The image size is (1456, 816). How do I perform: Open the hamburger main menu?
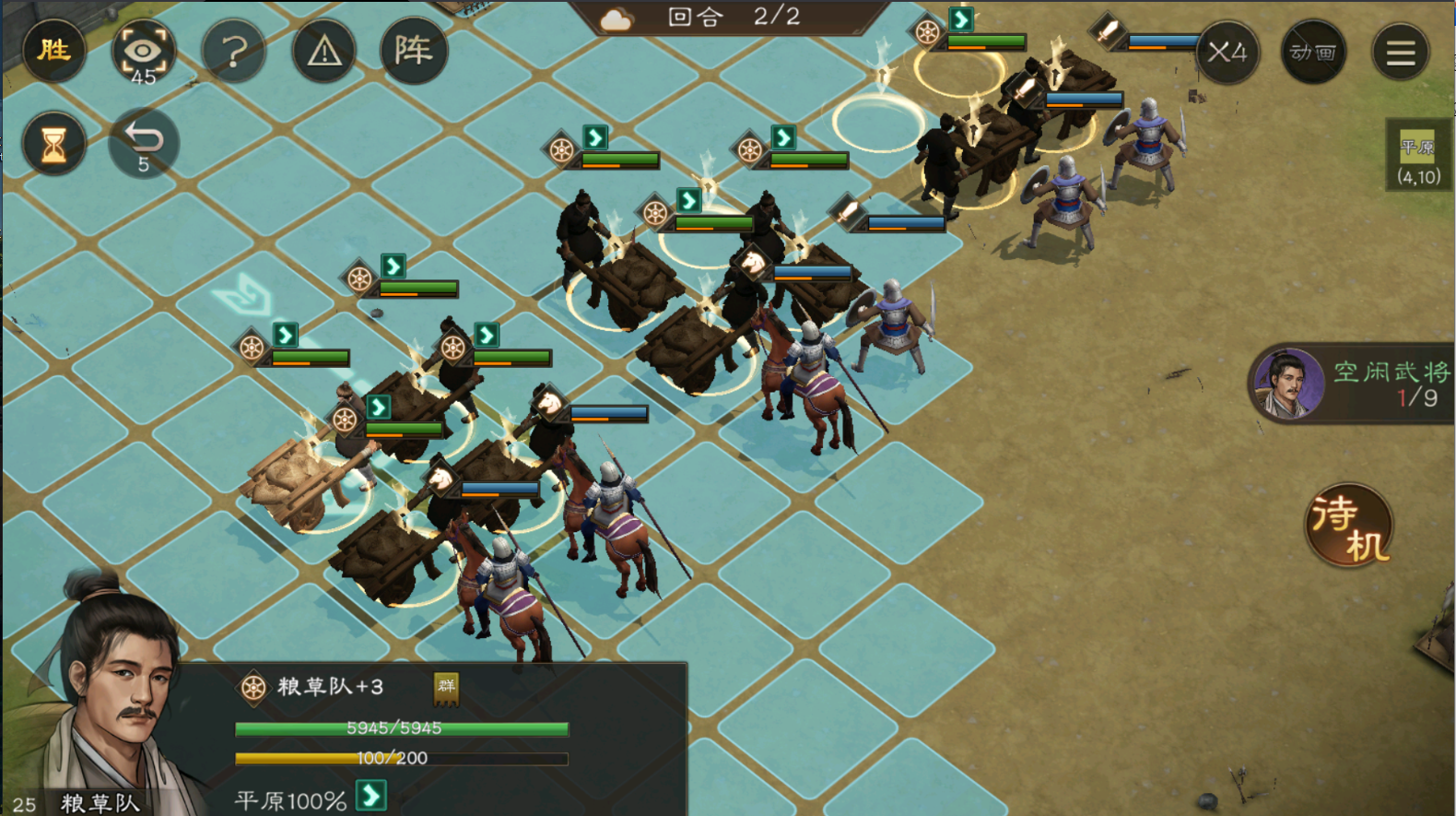(1400, 52)
